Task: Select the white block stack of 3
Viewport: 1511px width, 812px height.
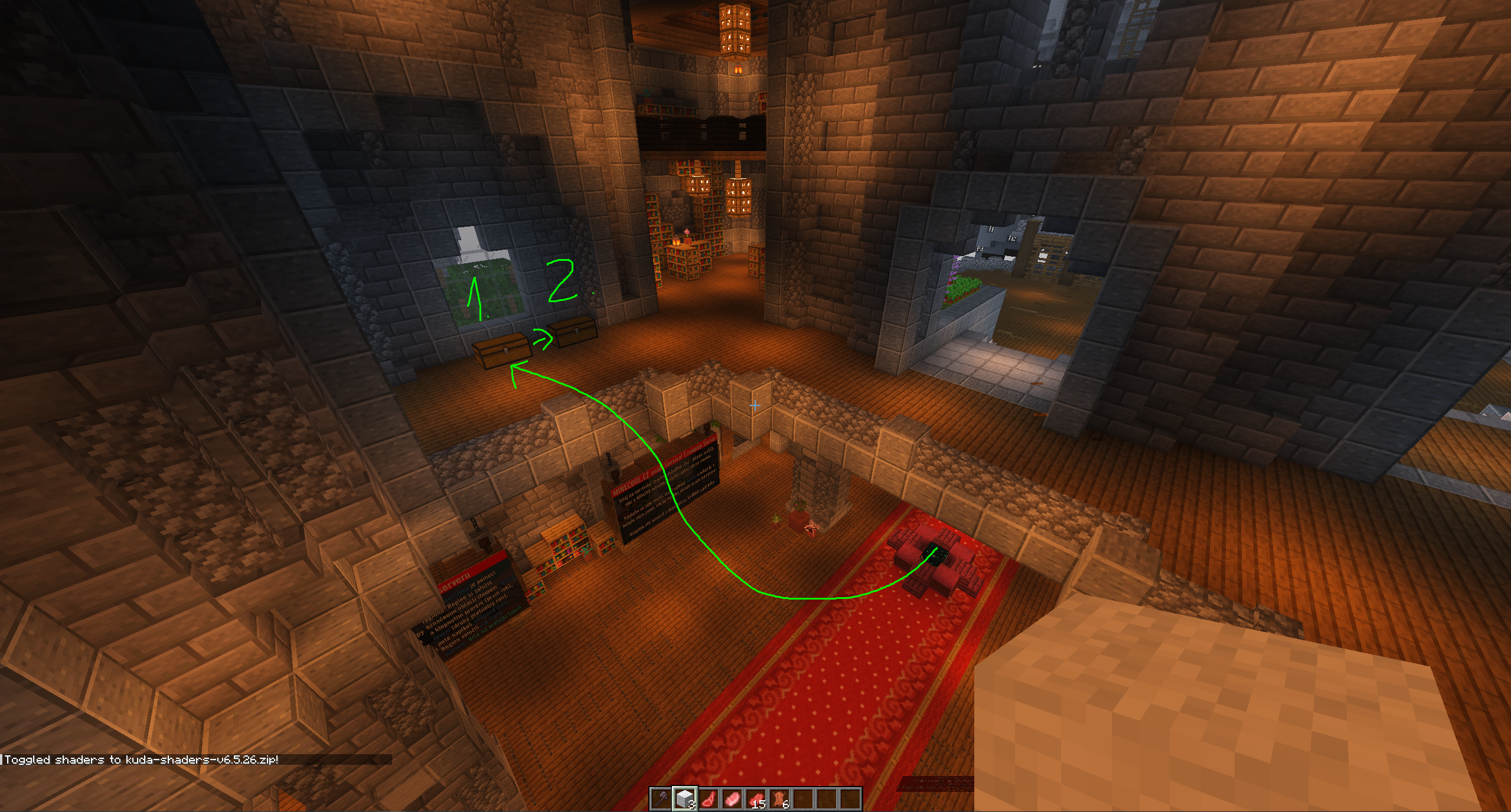Action: (684, 799)
